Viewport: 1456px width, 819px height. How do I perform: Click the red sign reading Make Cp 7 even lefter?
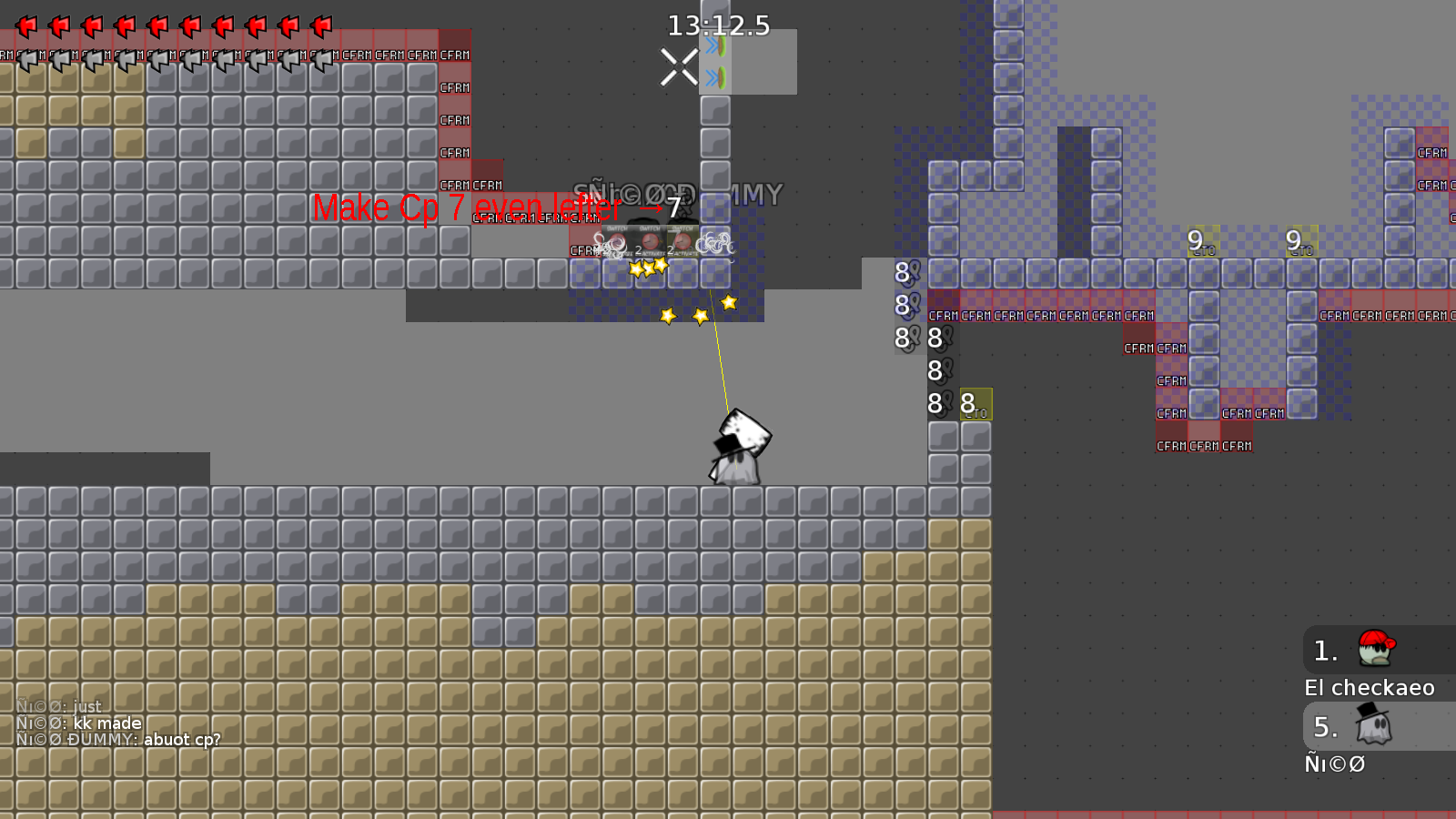(x=467, y=207)
